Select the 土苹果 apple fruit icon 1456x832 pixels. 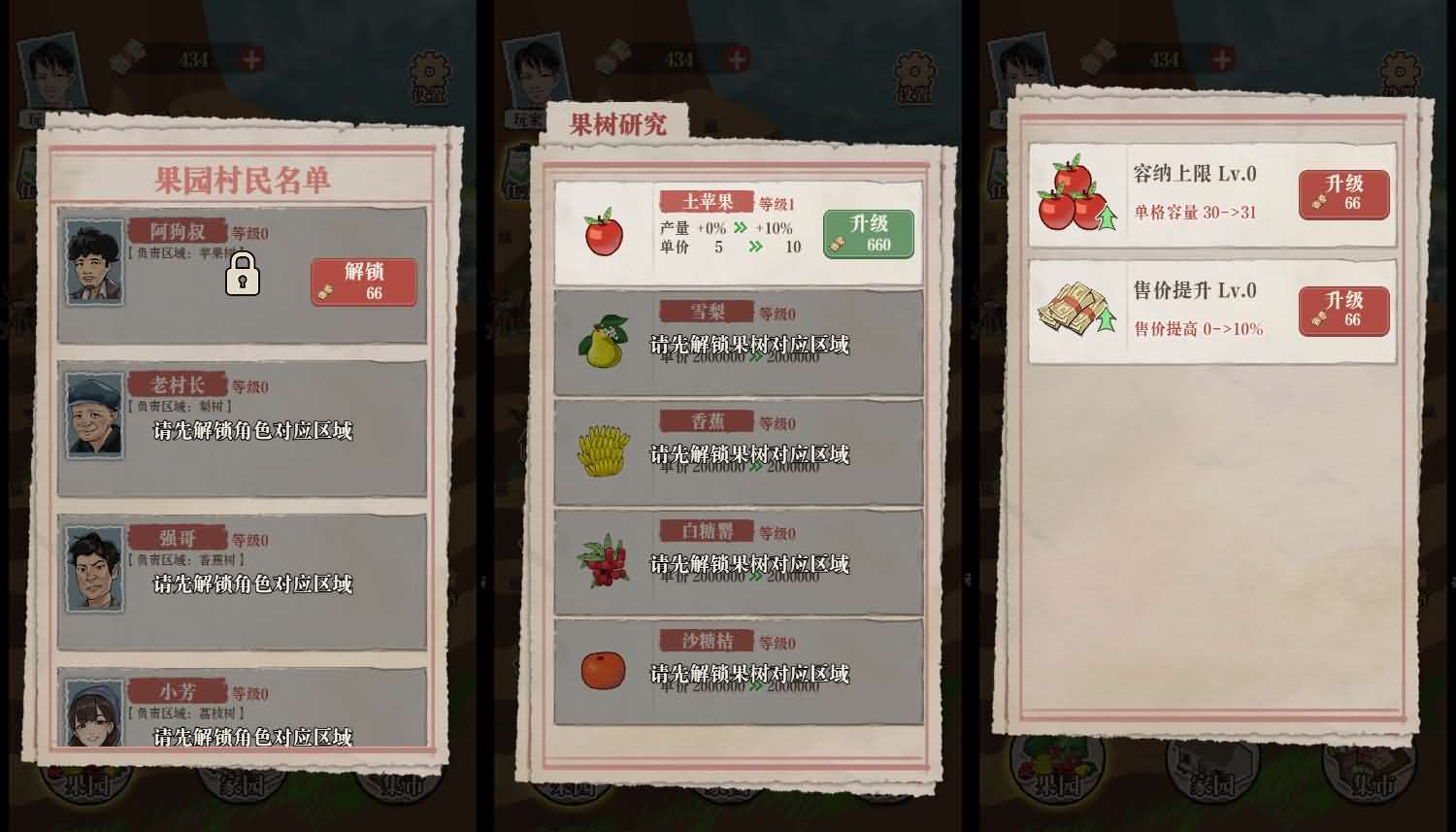pyautogui.click(x=603, y=233)
